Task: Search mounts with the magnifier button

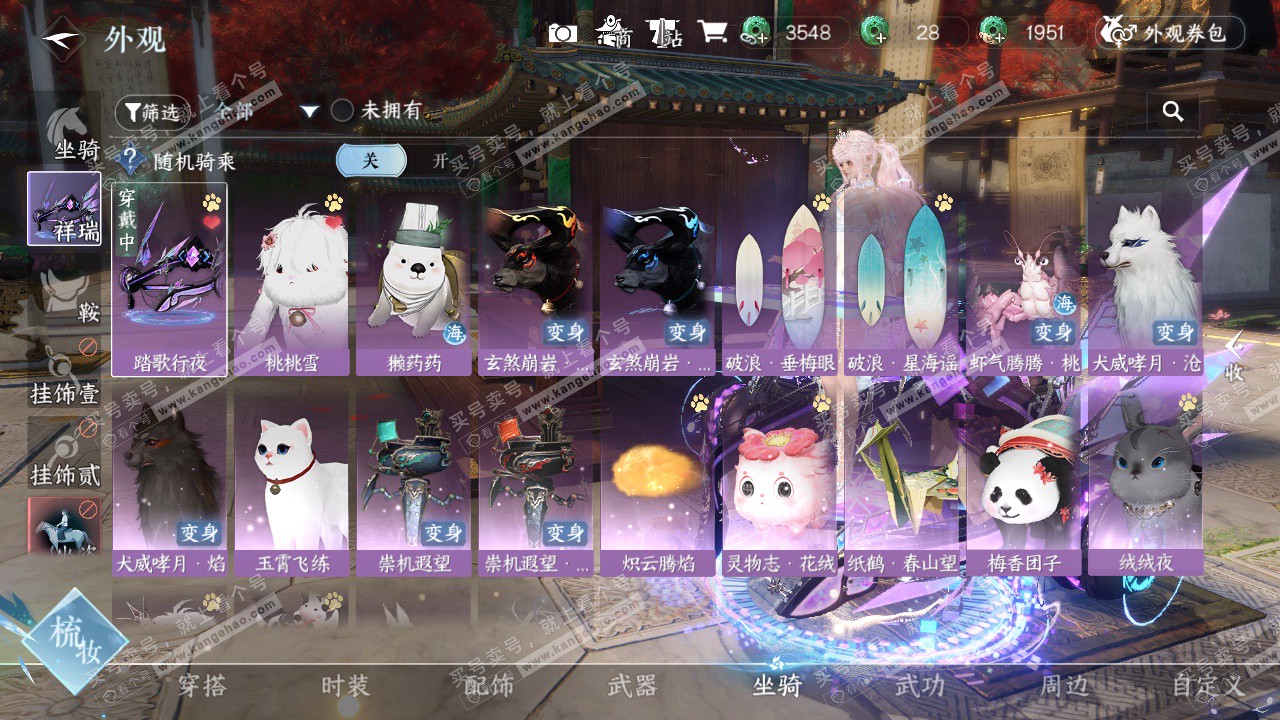Action: tap(1173, 112)
